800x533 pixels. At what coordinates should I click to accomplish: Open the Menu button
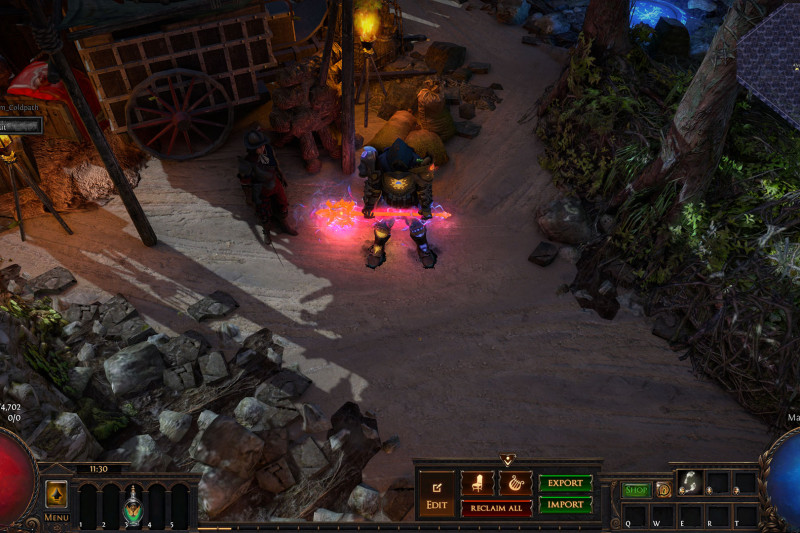click(x=56, y=518)
